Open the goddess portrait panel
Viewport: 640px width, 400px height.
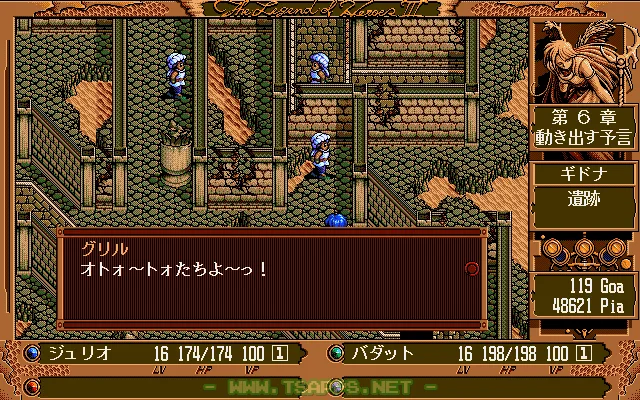582,58
